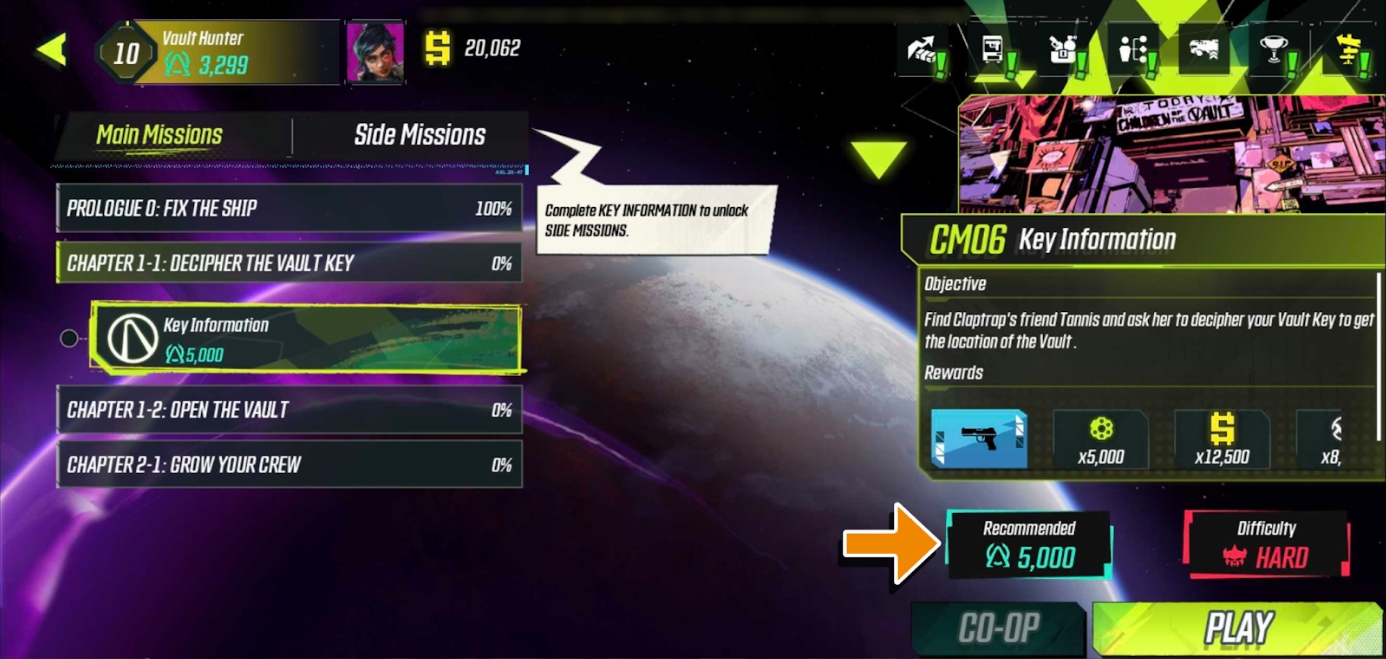
Task: Open Chapter 2-1: Grow Your Crew
Action: point(289,465)
